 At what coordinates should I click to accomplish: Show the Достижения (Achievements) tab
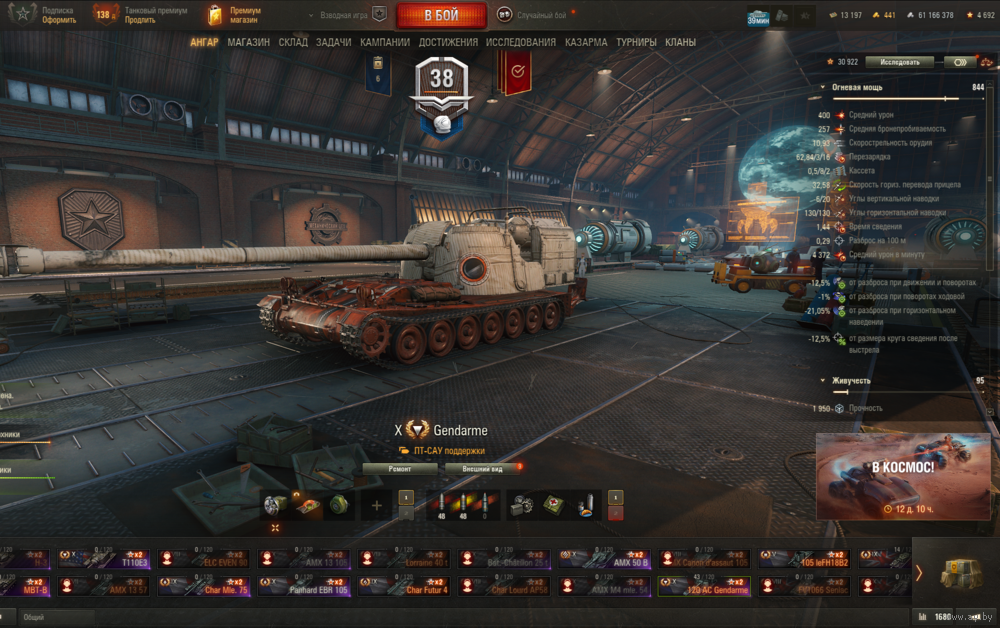(x=448, y=43)
